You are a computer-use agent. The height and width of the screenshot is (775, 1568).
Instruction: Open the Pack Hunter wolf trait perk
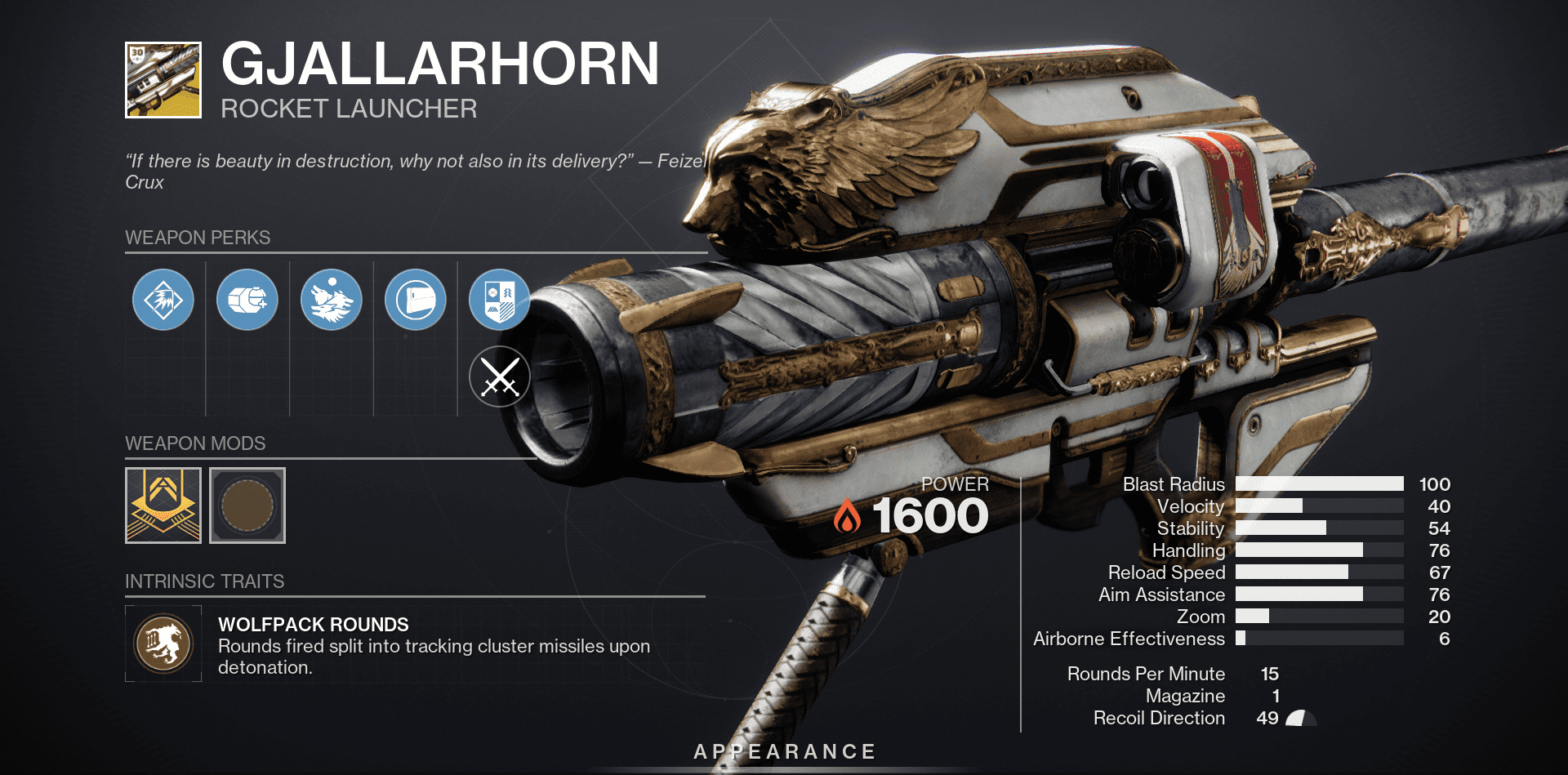click(x=331, y=299)
